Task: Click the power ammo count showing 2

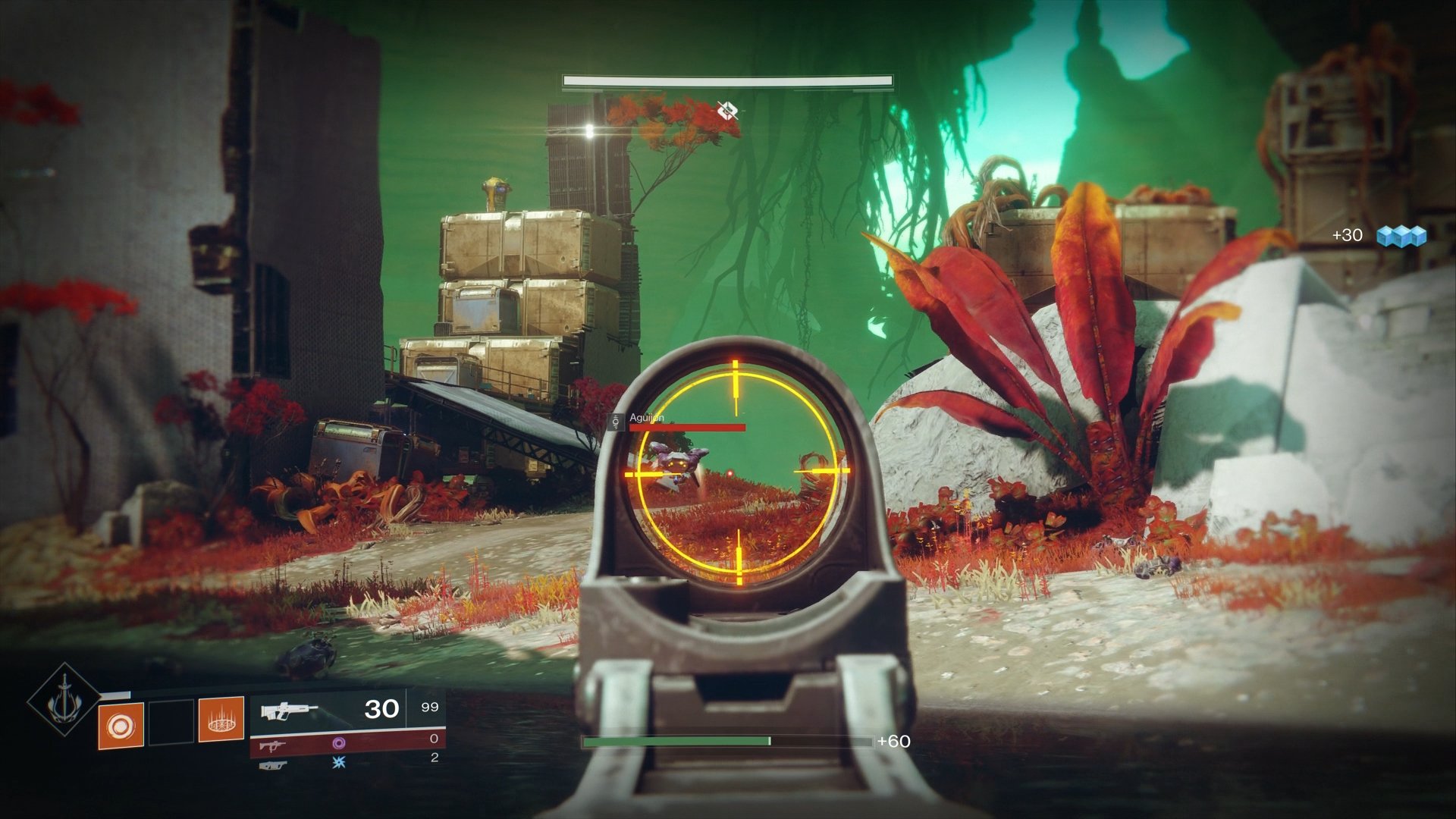Action: point(434,760)
